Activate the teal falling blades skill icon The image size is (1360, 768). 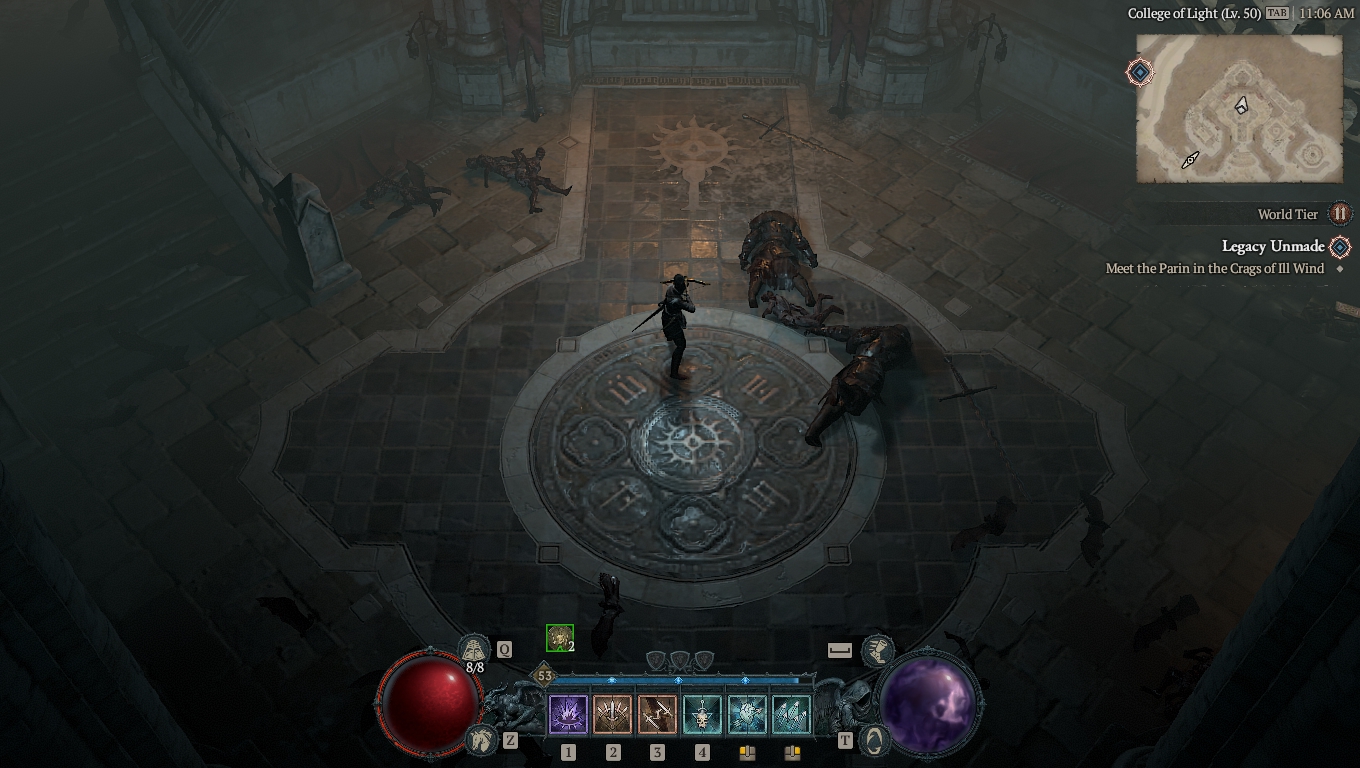pyautogui.click(x=791, y=715)
